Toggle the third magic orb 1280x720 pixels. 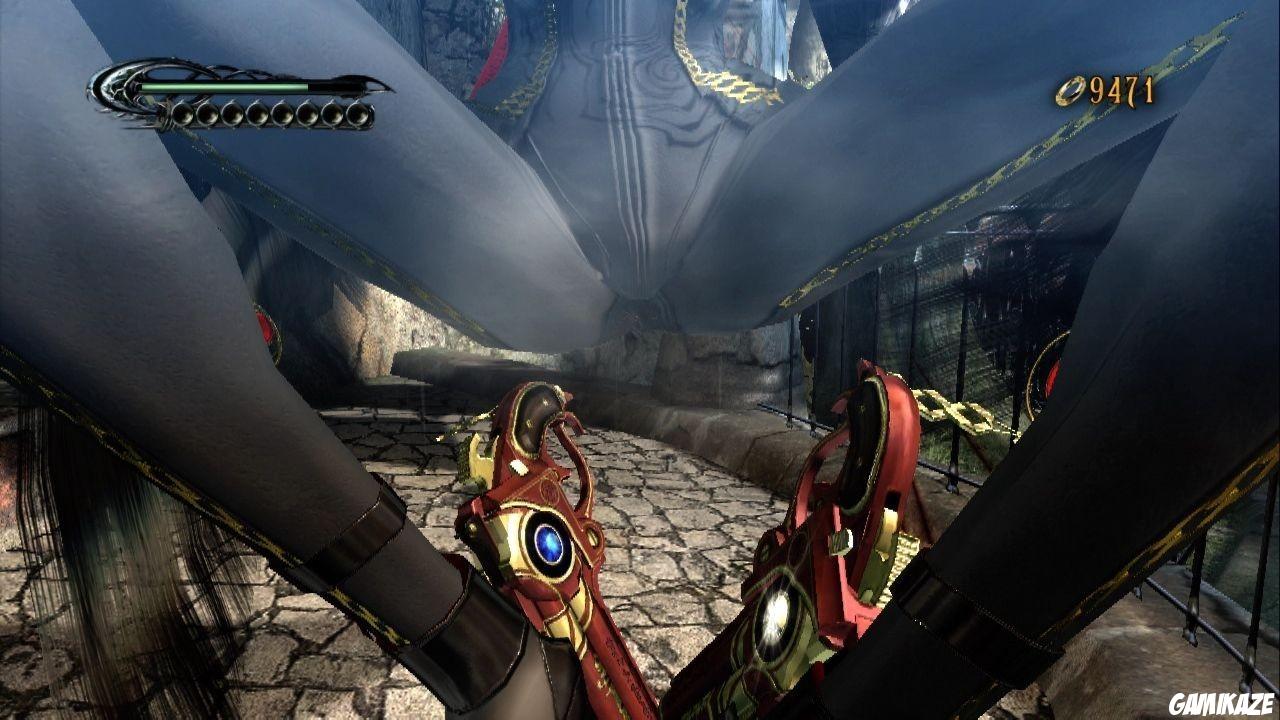(x=231, y=113)
